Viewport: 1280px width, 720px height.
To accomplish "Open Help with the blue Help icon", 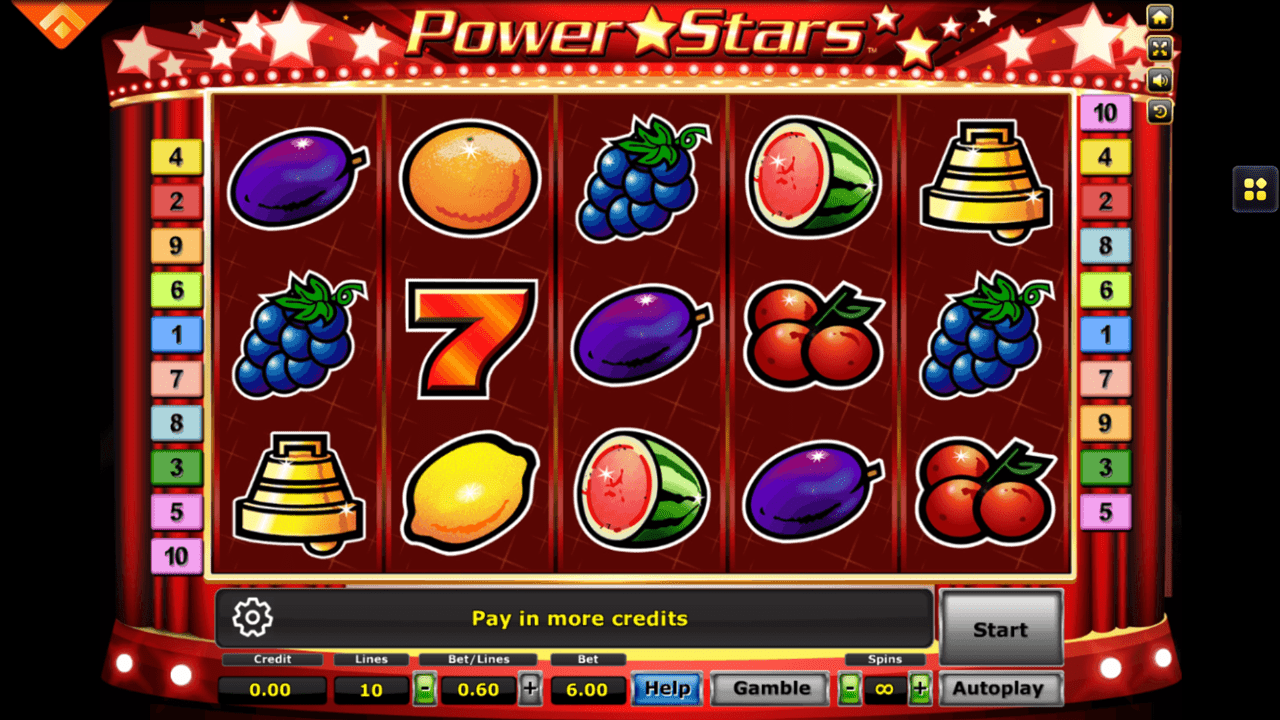I will point(666,689).
